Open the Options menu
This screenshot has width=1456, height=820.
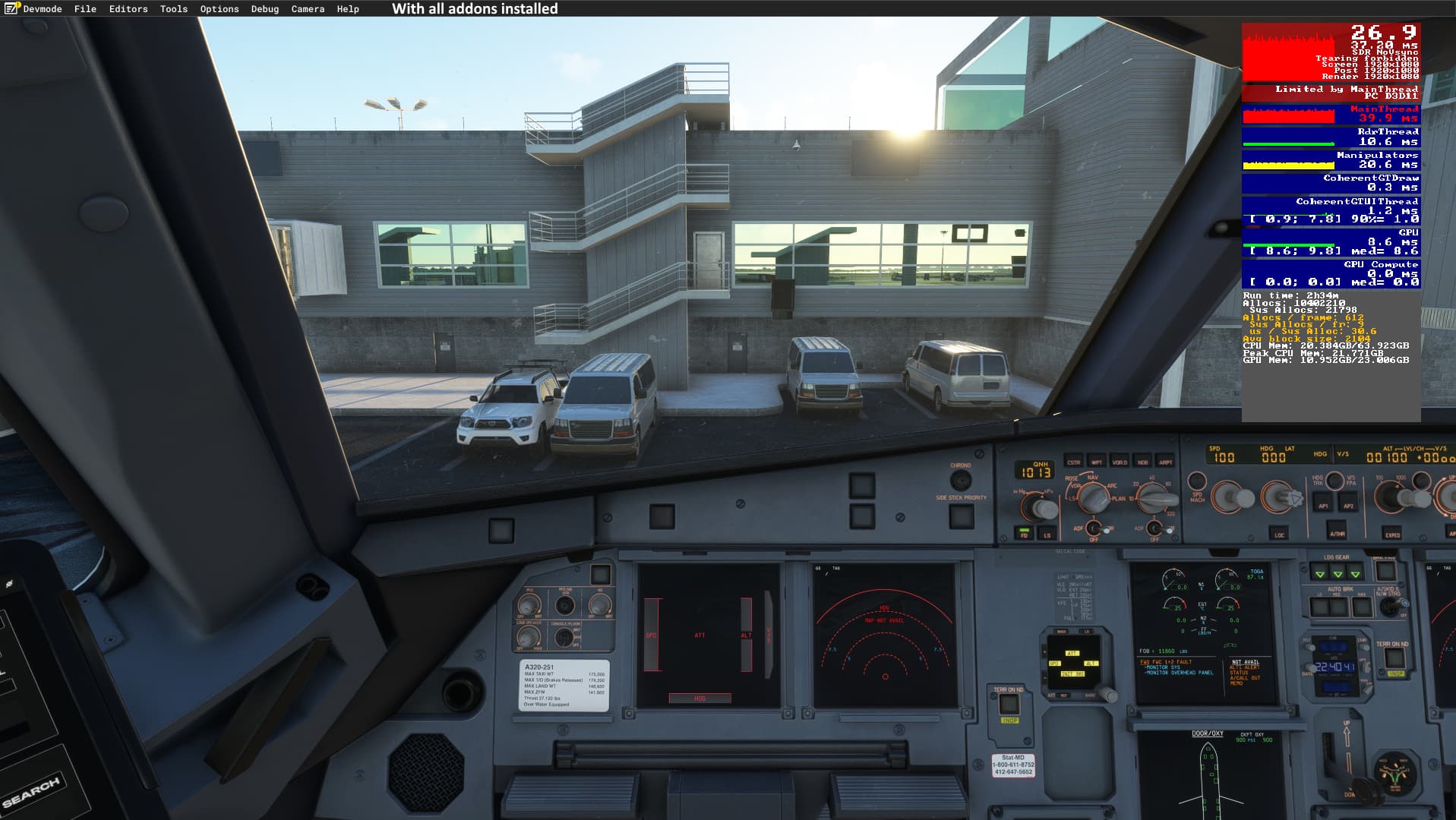220,9
